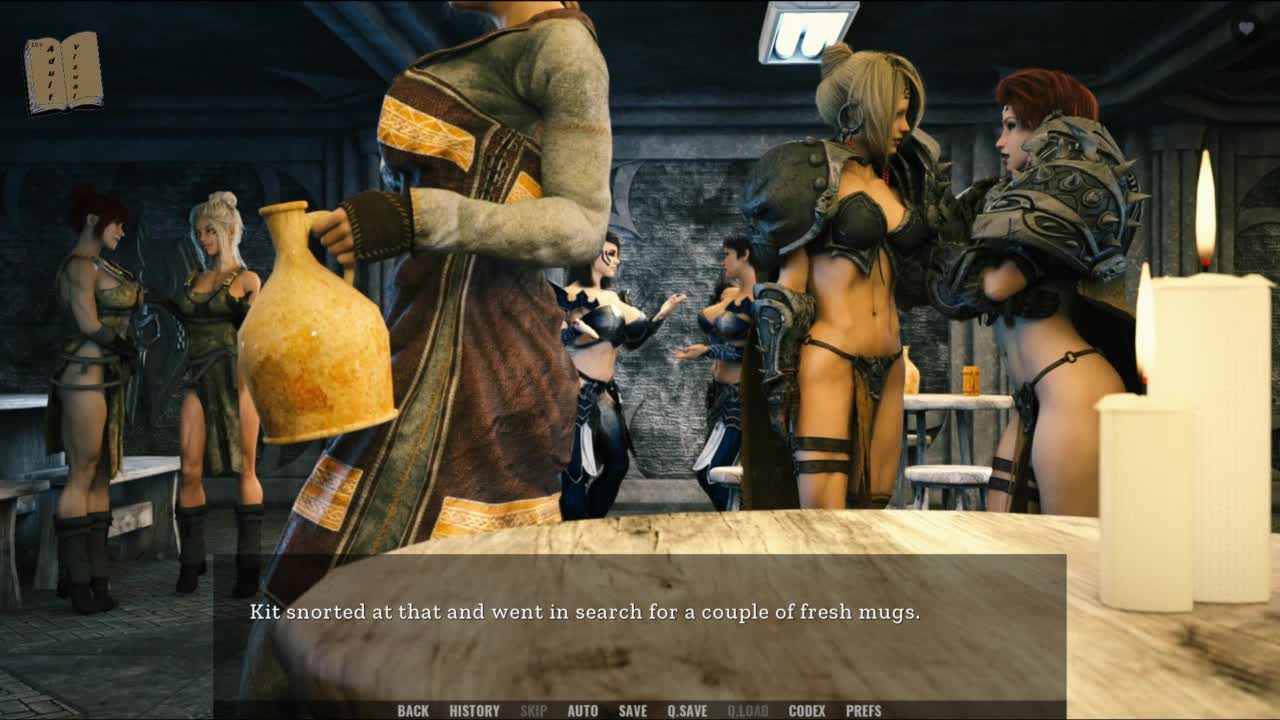Click the small heart icon

1246,28
